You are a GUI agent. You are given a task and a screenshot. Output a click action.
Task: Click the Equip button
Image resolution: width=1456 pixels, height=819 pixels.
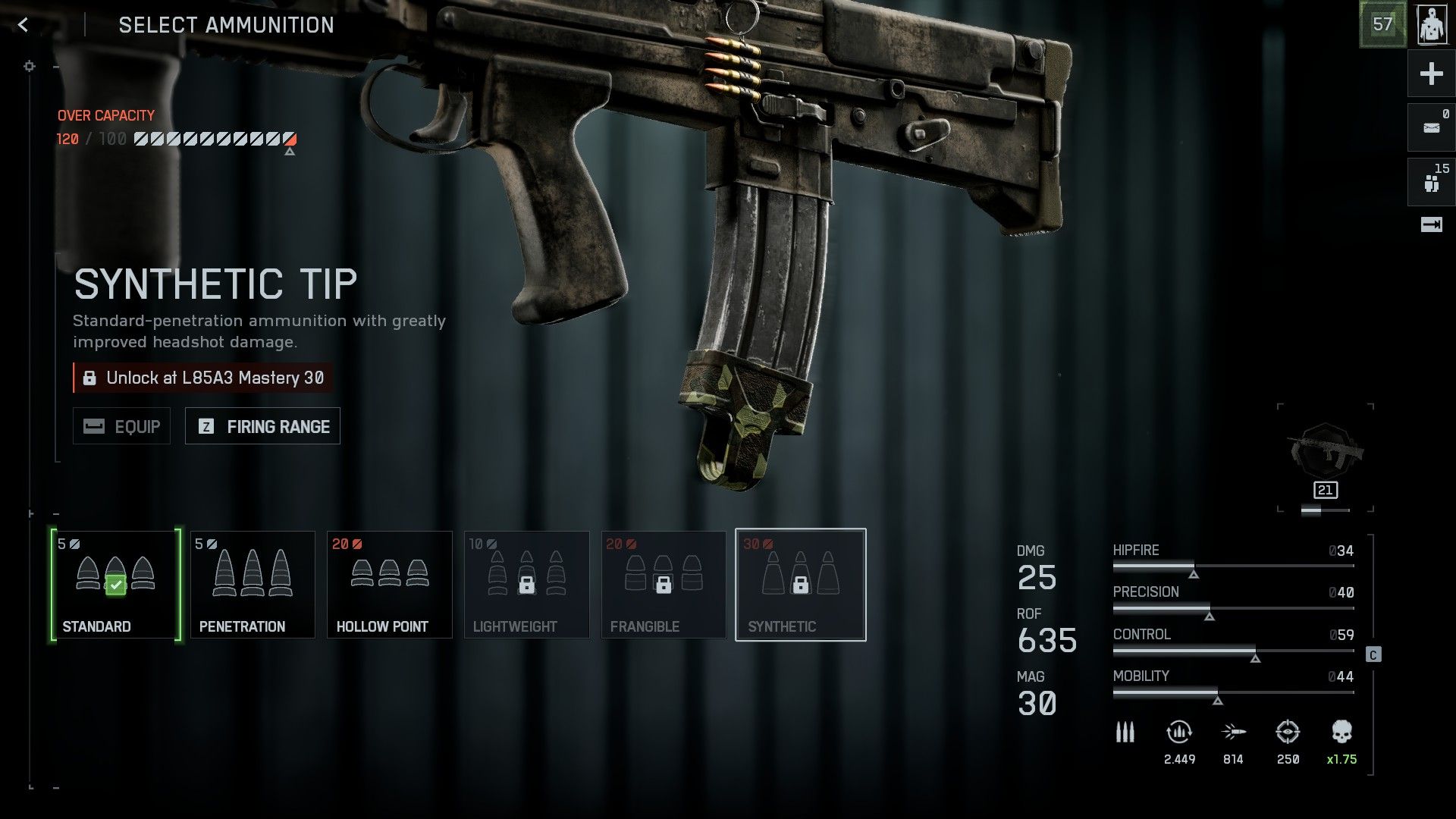[x=122, y=426]
